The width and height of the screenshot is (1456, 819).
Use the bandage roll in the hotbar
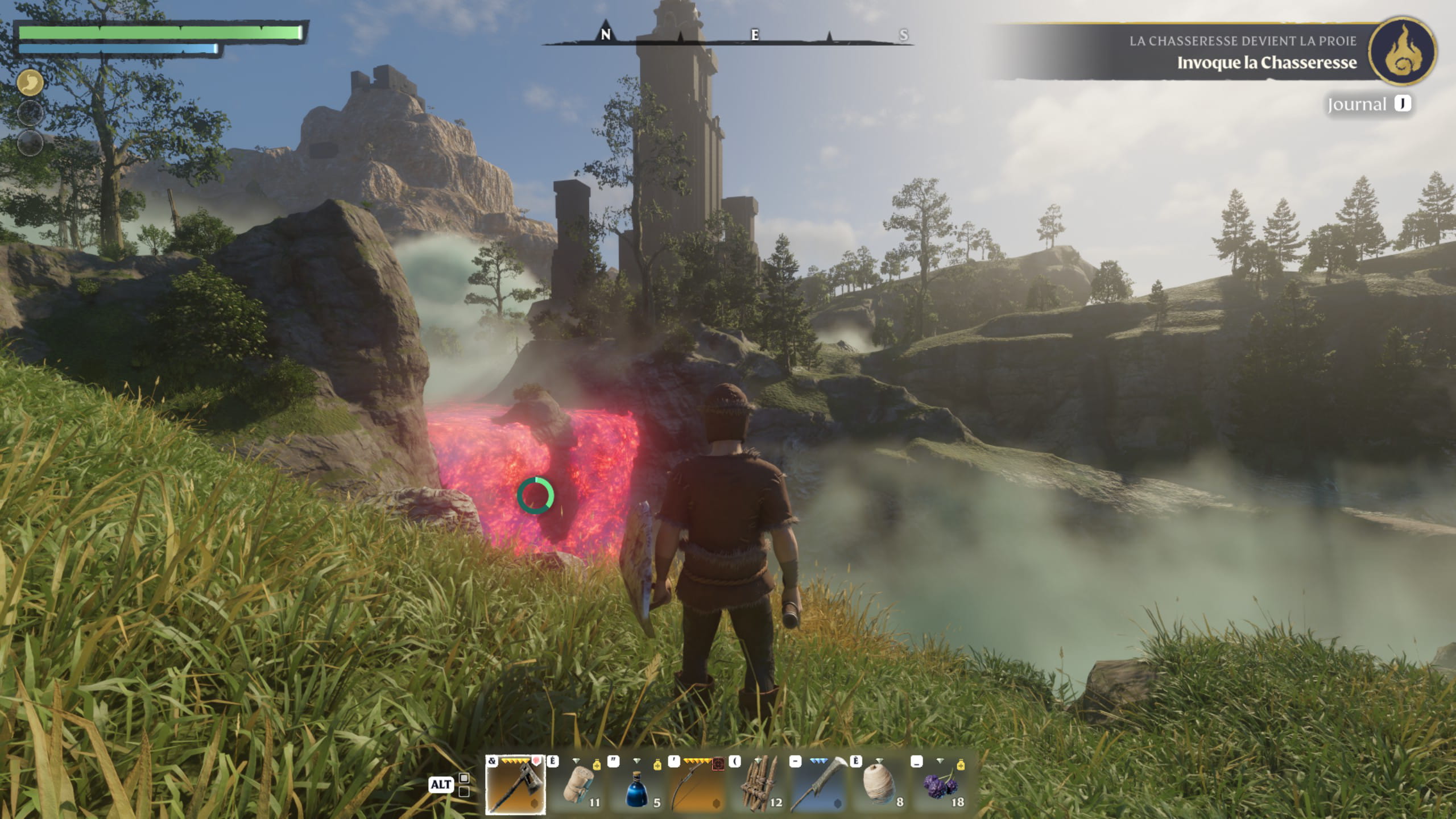click(578, 785)
